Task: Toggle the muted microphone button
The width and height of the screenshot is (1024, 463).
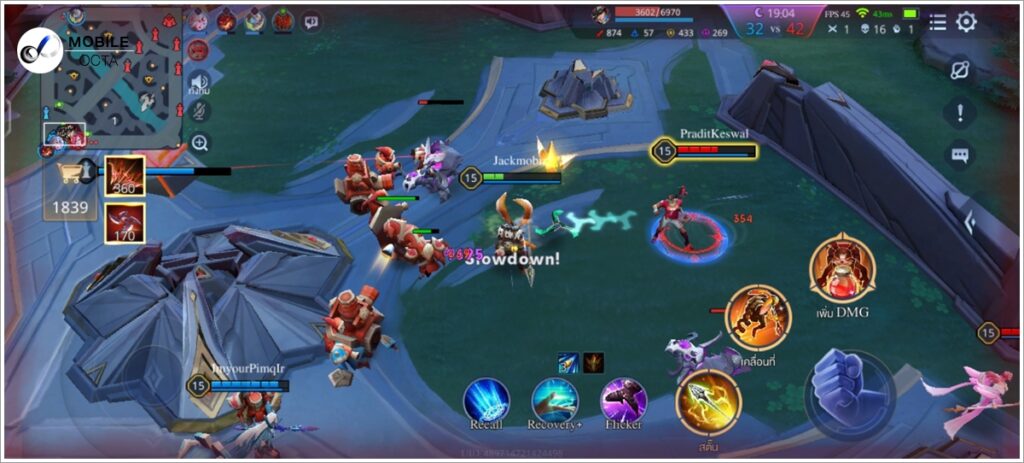Action: 199,111
